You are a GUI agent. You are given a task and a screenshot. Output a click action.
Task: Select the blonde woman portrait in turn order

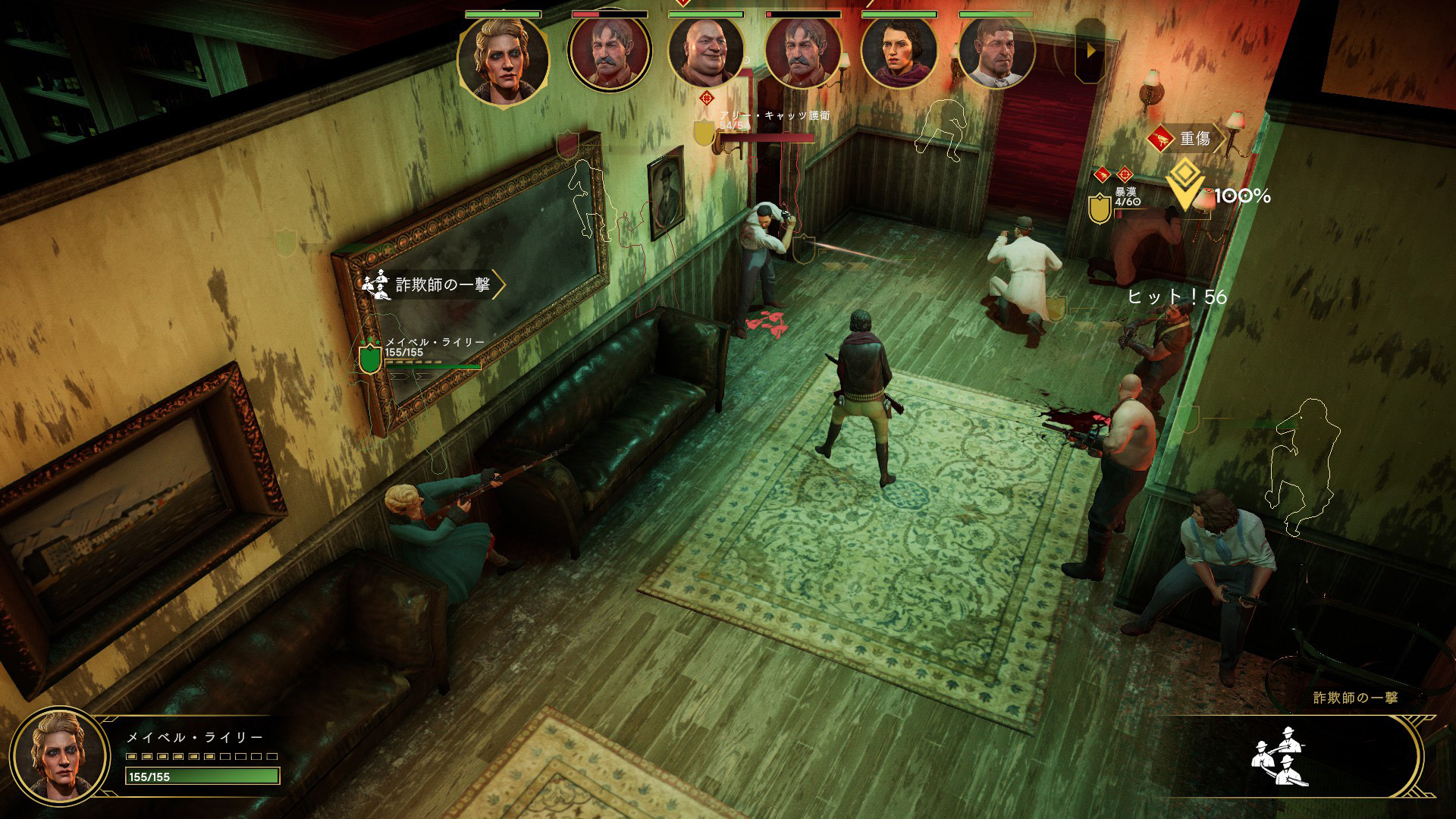(503, 58)
